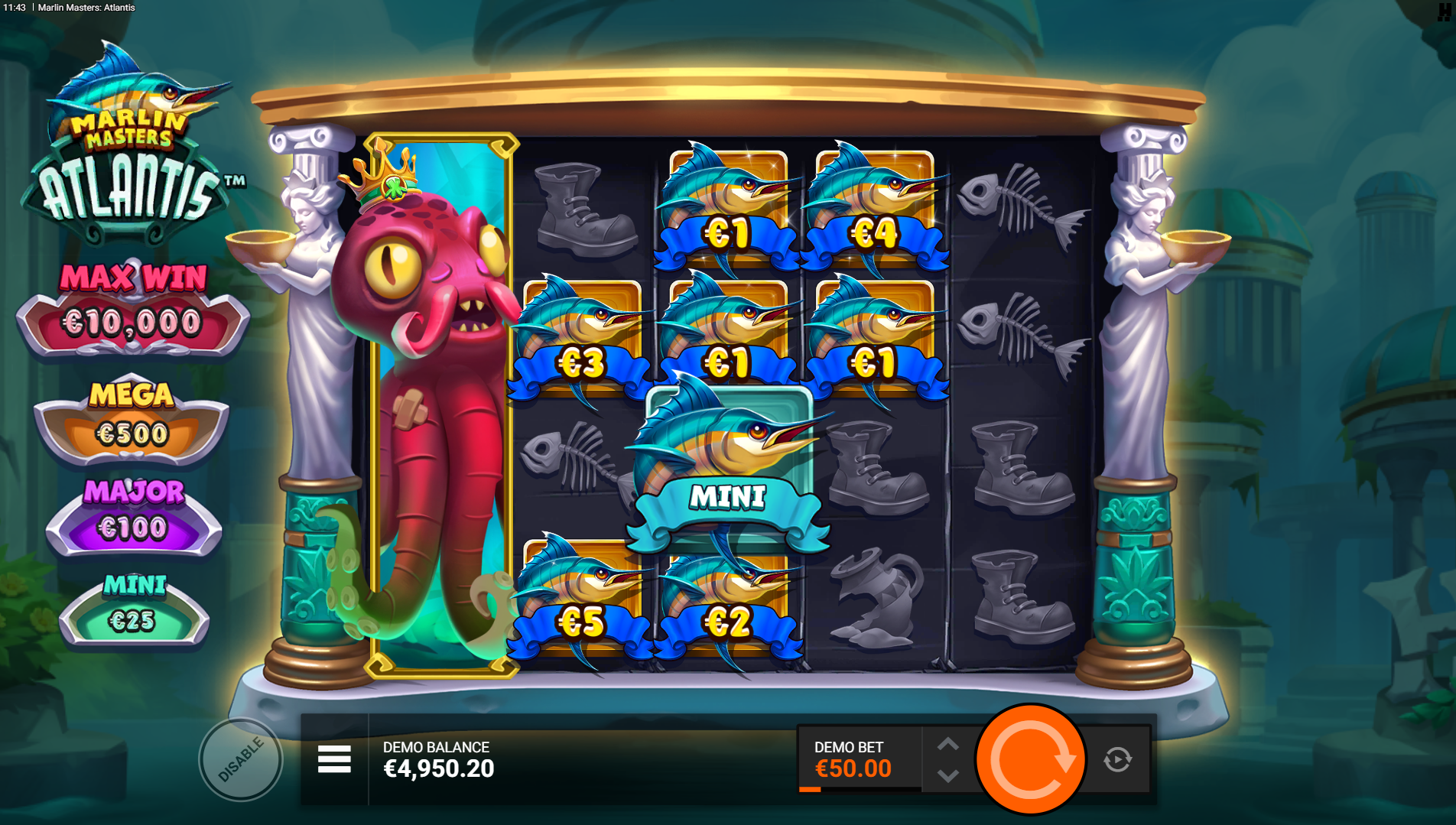Decrease the demo bet amount

click(x=947, y=776)
